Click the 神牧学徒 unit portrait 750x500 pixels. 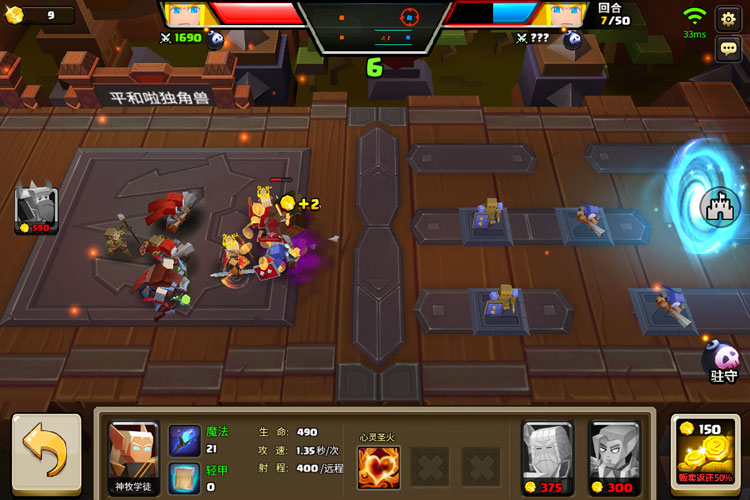coord(134,457)
